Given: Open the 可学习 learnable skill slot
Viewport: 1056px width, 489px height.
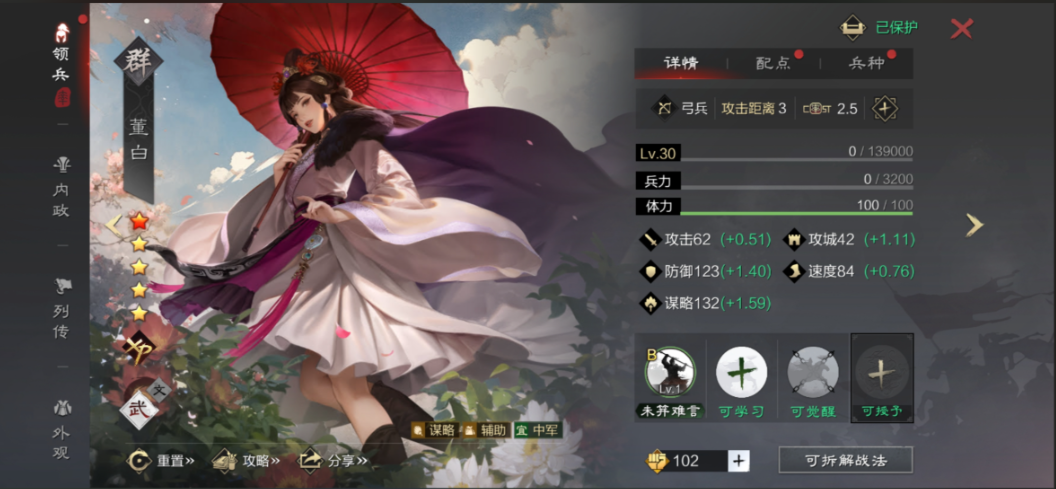Looking at the screenshot, I should [x=741, y=378].
